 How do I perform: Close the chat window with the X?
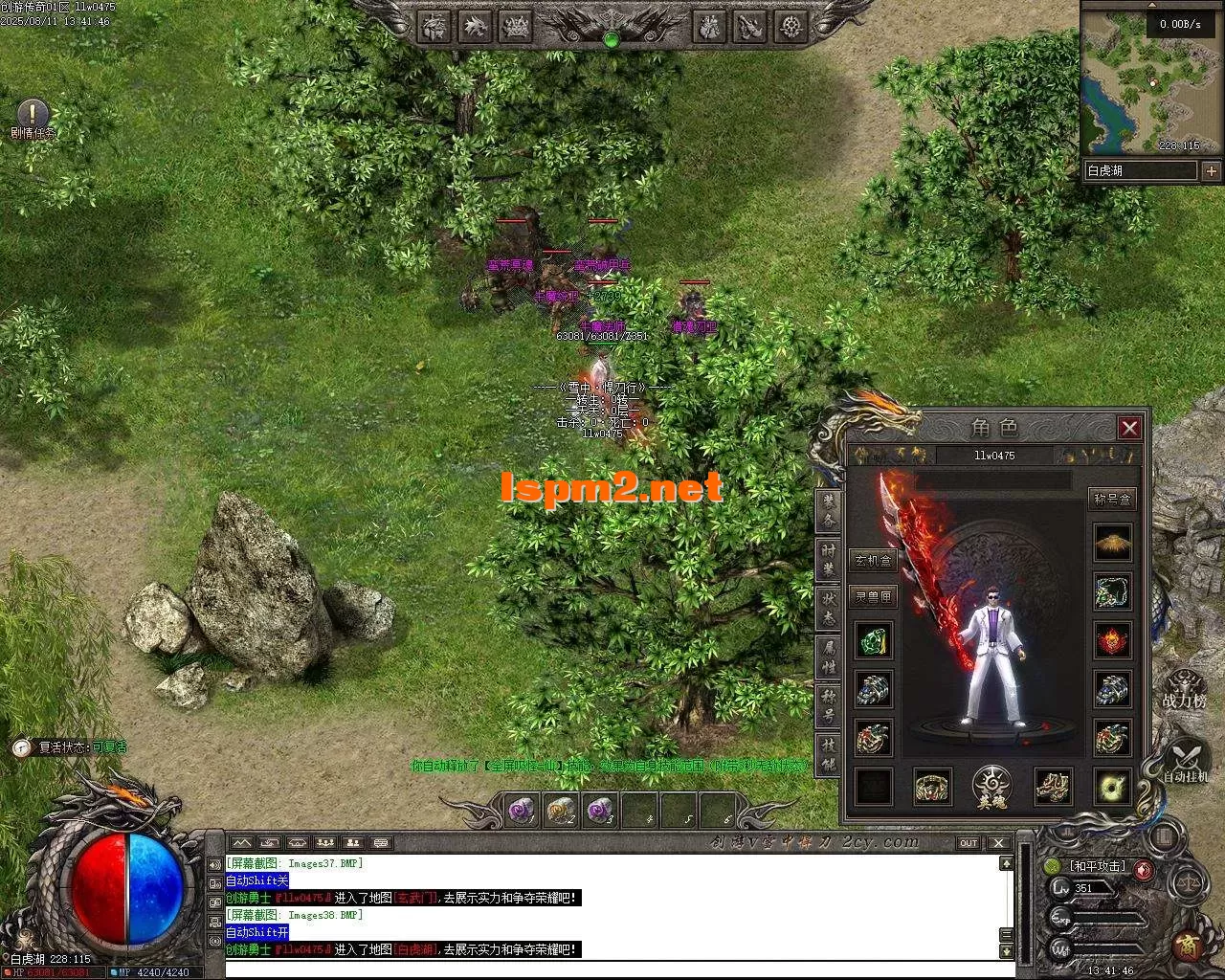998,843
